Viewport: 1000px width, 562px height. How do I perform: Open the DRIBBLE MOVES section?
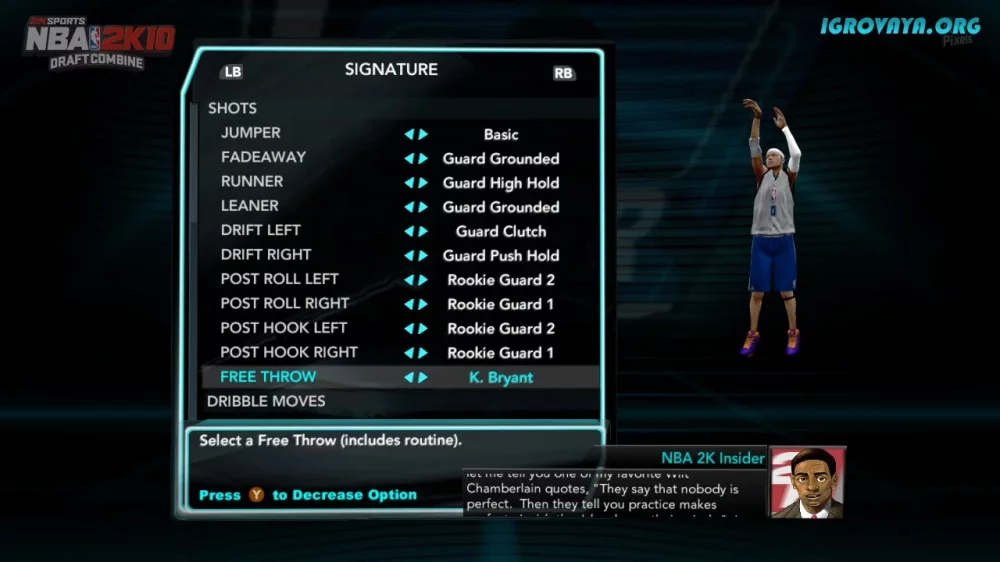(x=266, y=401)
